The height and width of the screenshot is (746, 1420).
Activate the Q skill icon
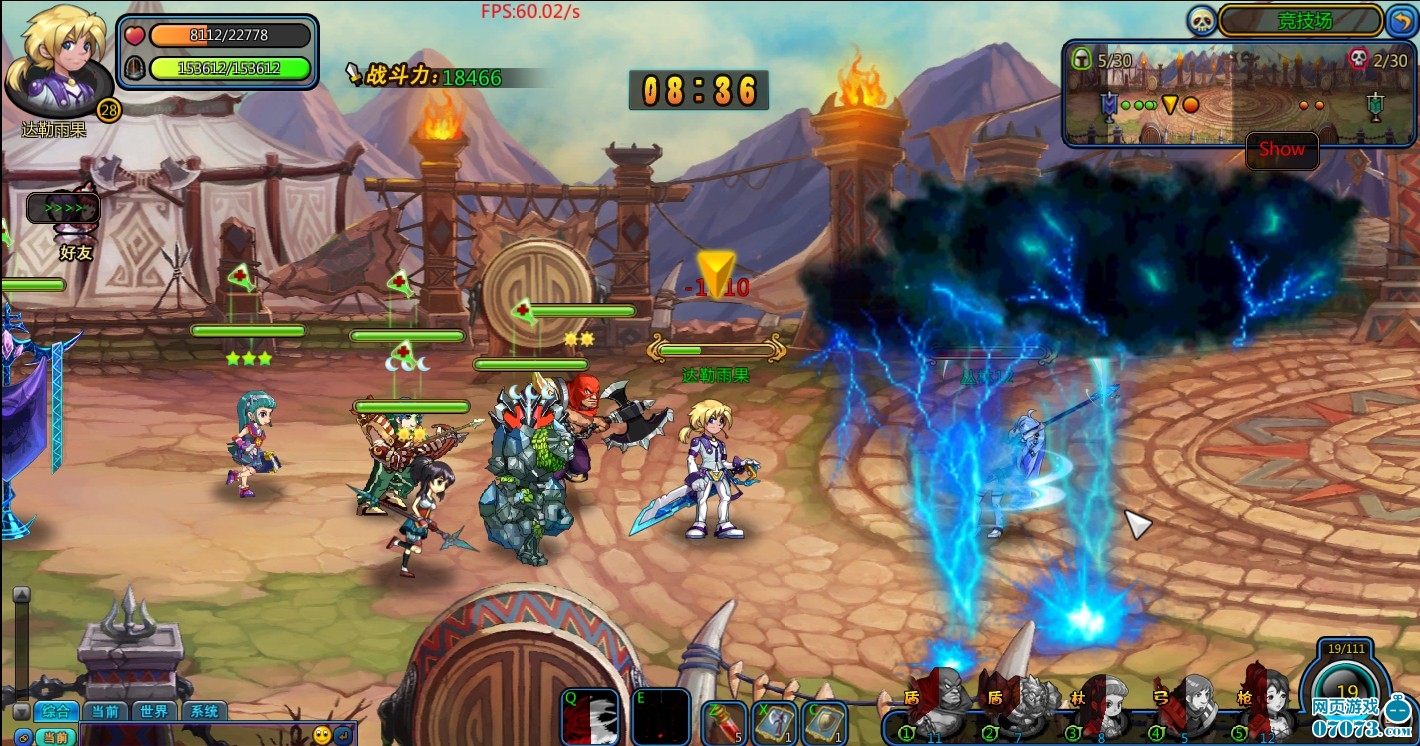pos(590,716)
